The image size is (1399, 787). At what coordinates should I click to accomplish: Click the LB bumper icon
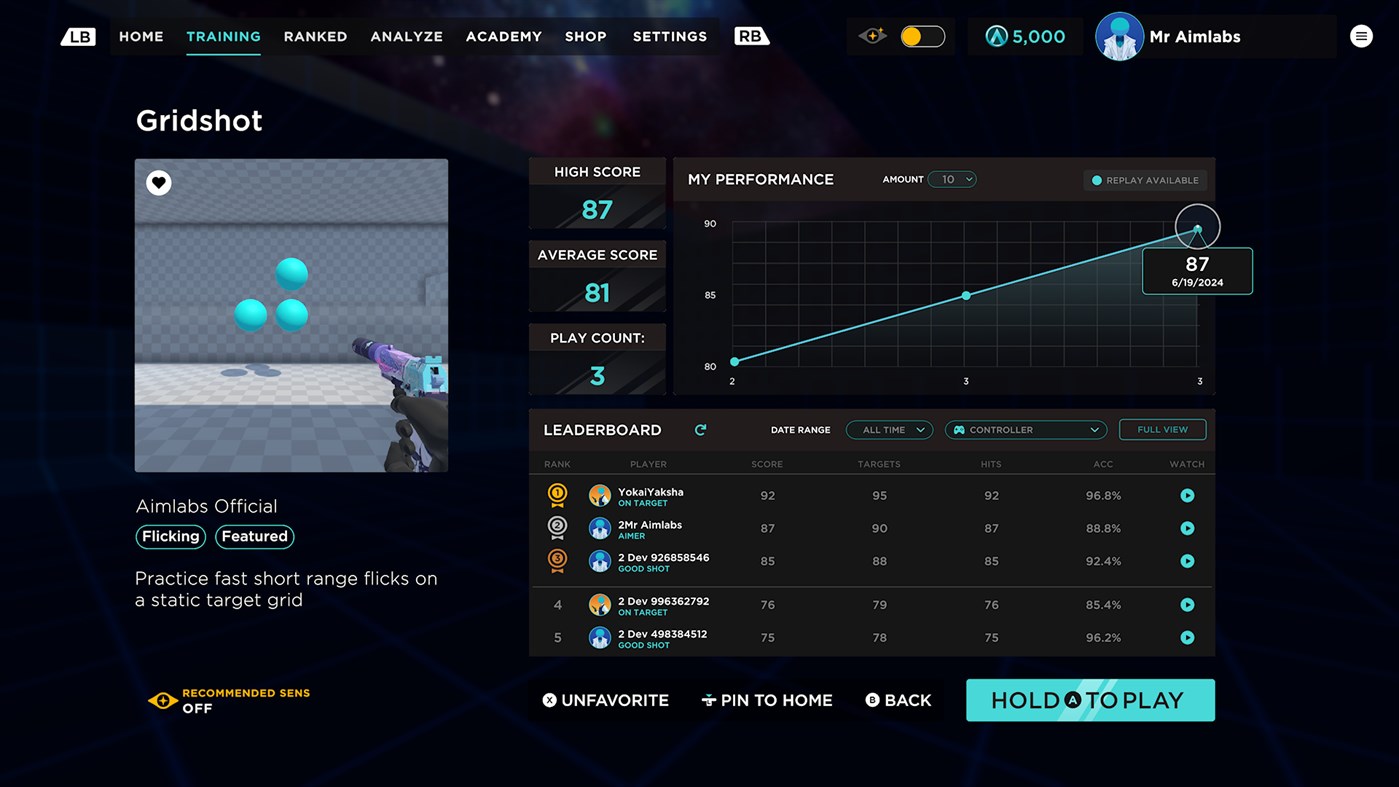[78, 35]
